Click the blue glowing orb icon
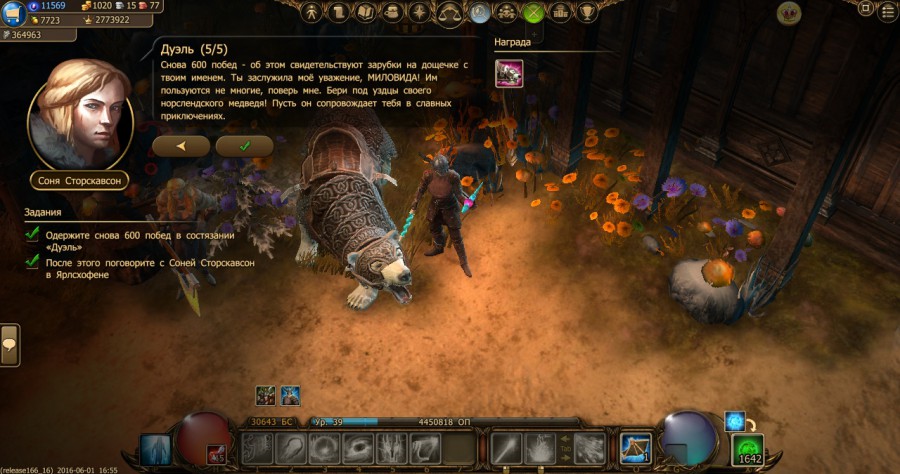This screenshot has width=900, height=474. coord(735,421)
